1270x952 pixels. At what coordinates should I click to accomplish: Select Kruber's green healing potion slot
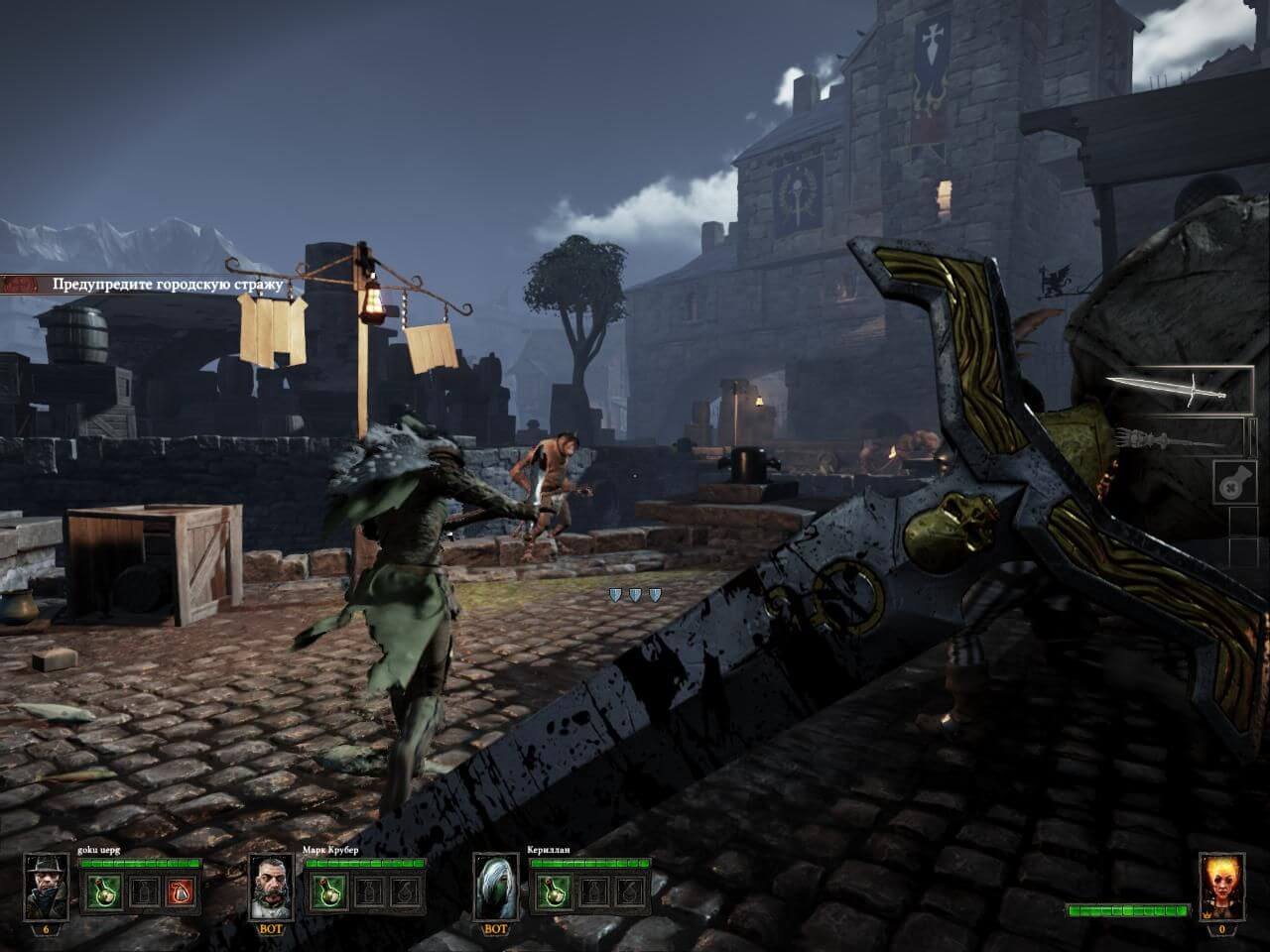coord(325,892)
